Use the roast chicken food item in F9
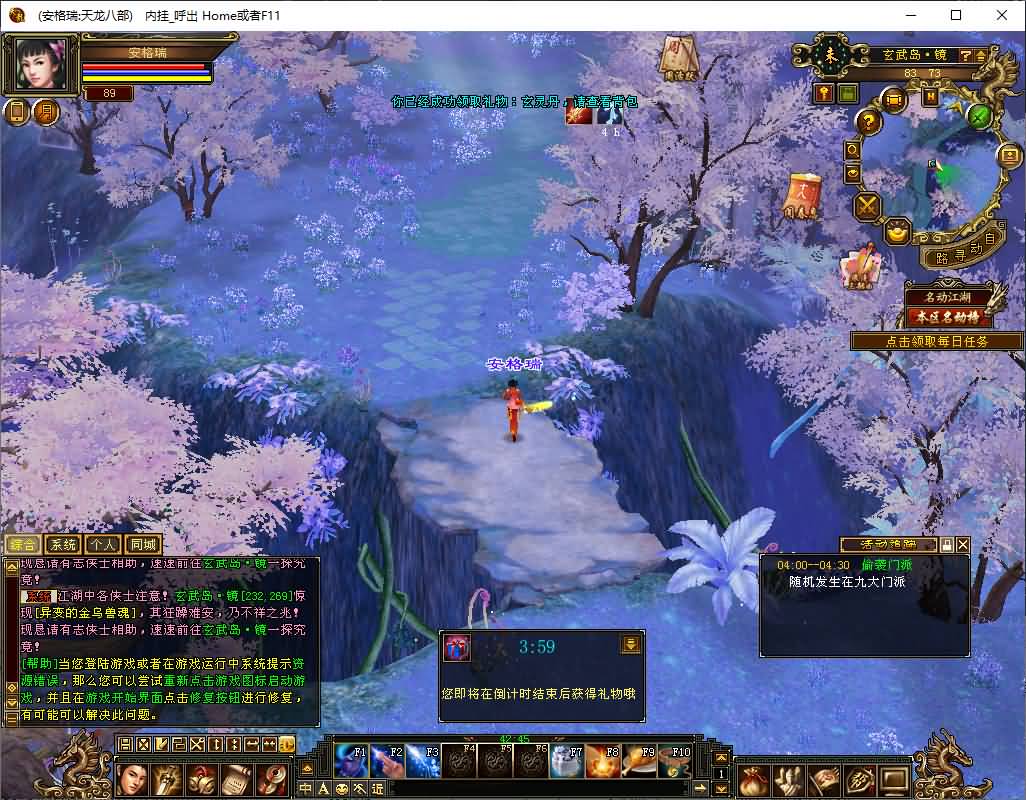Screen dimensions: 1026x800 coord(636,762)
